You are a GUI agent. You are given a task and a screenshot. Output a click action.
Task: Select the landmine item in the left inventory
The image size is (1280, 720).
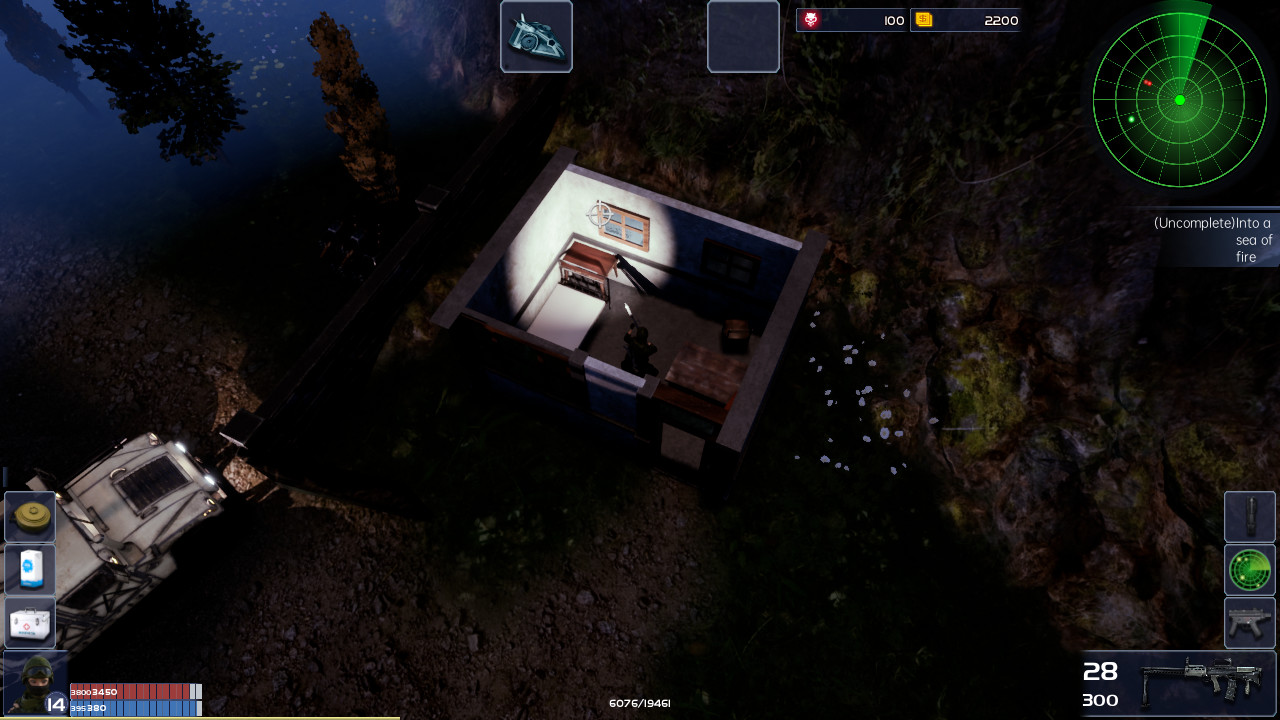pyautogui.click(x=28, y=517)
